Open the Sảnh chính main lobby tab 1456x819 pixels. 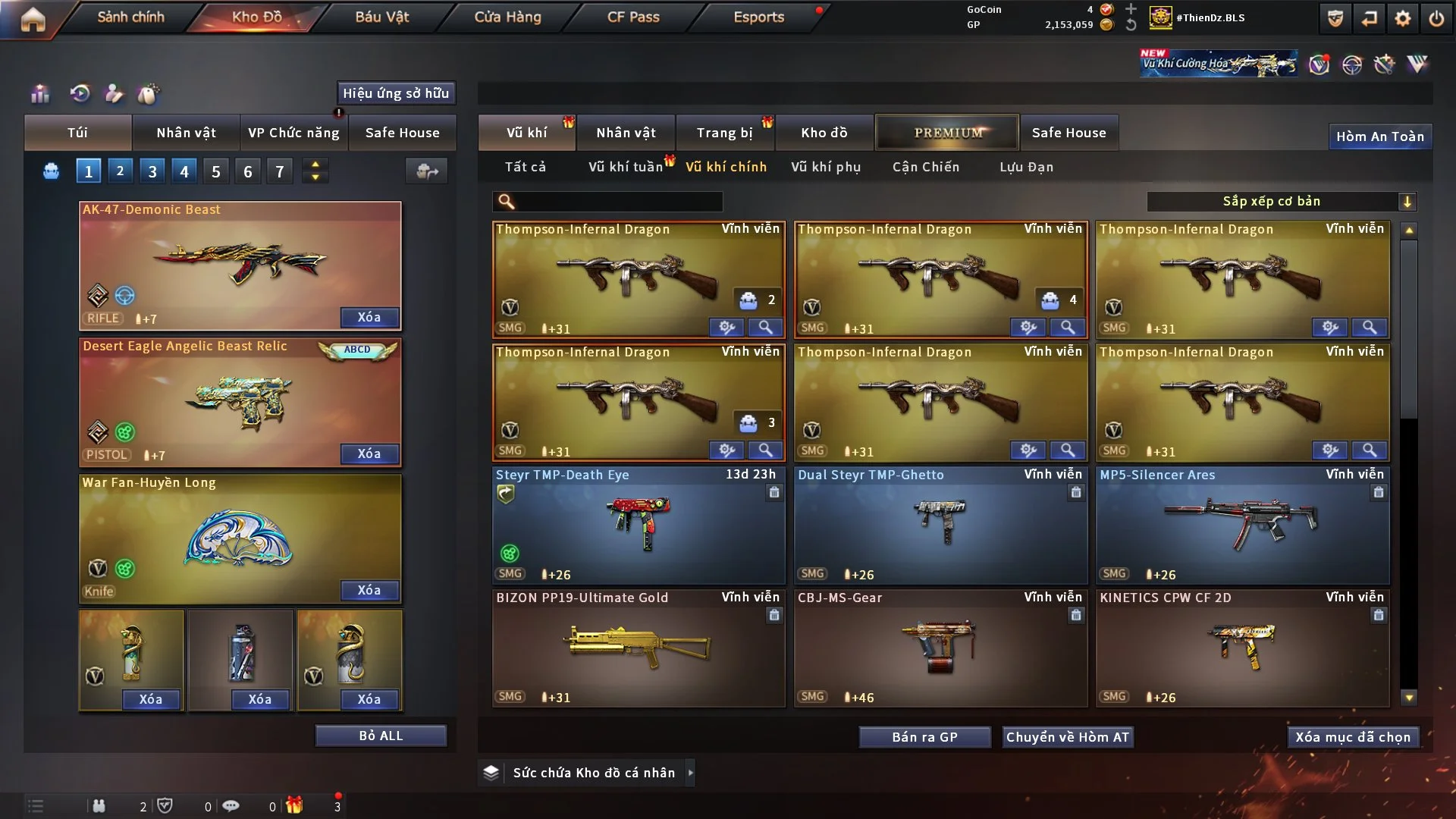click(x=130, y=17)
